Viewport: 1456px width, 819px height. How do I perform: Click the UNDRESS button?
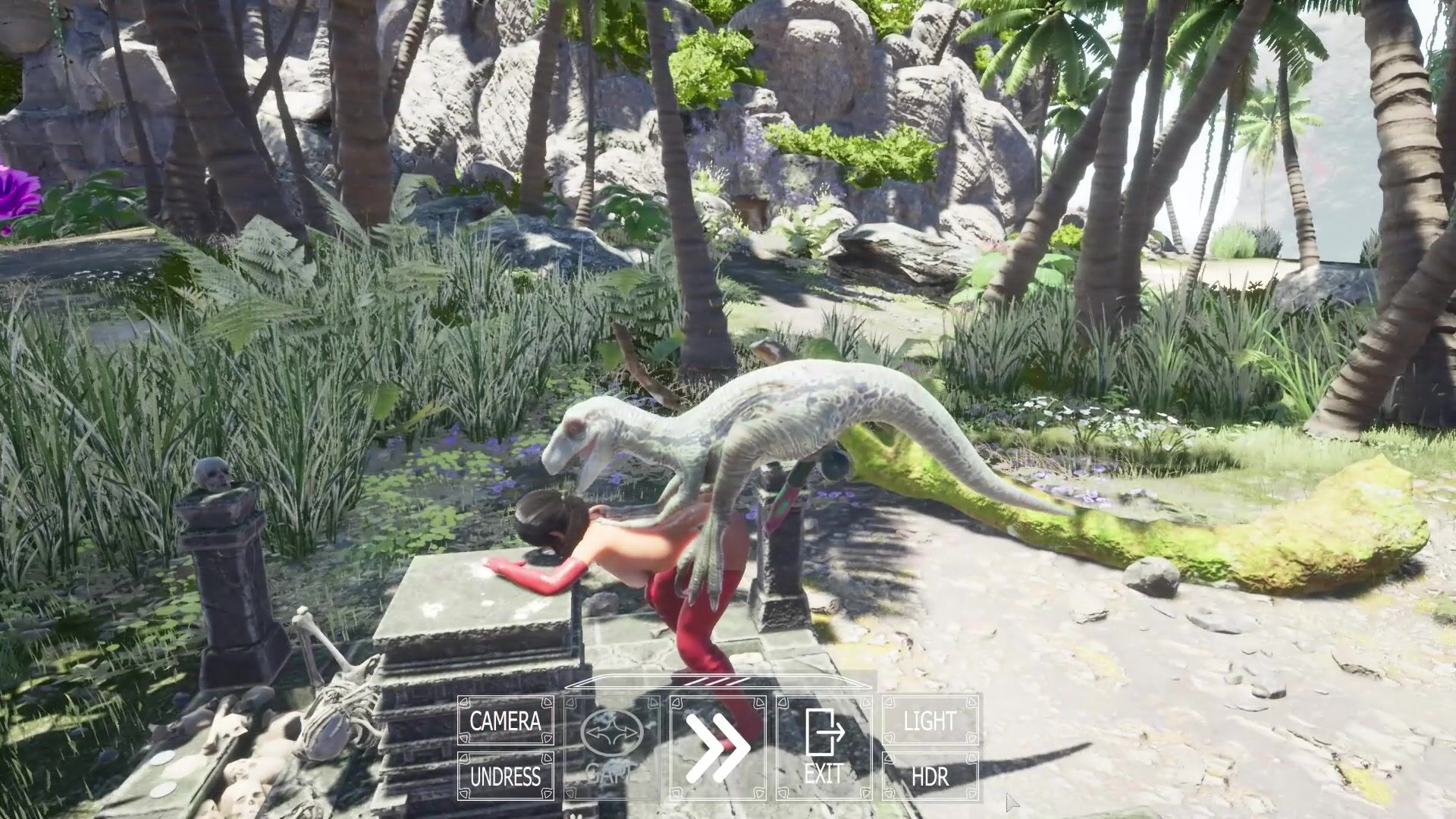tap(505, 777)
